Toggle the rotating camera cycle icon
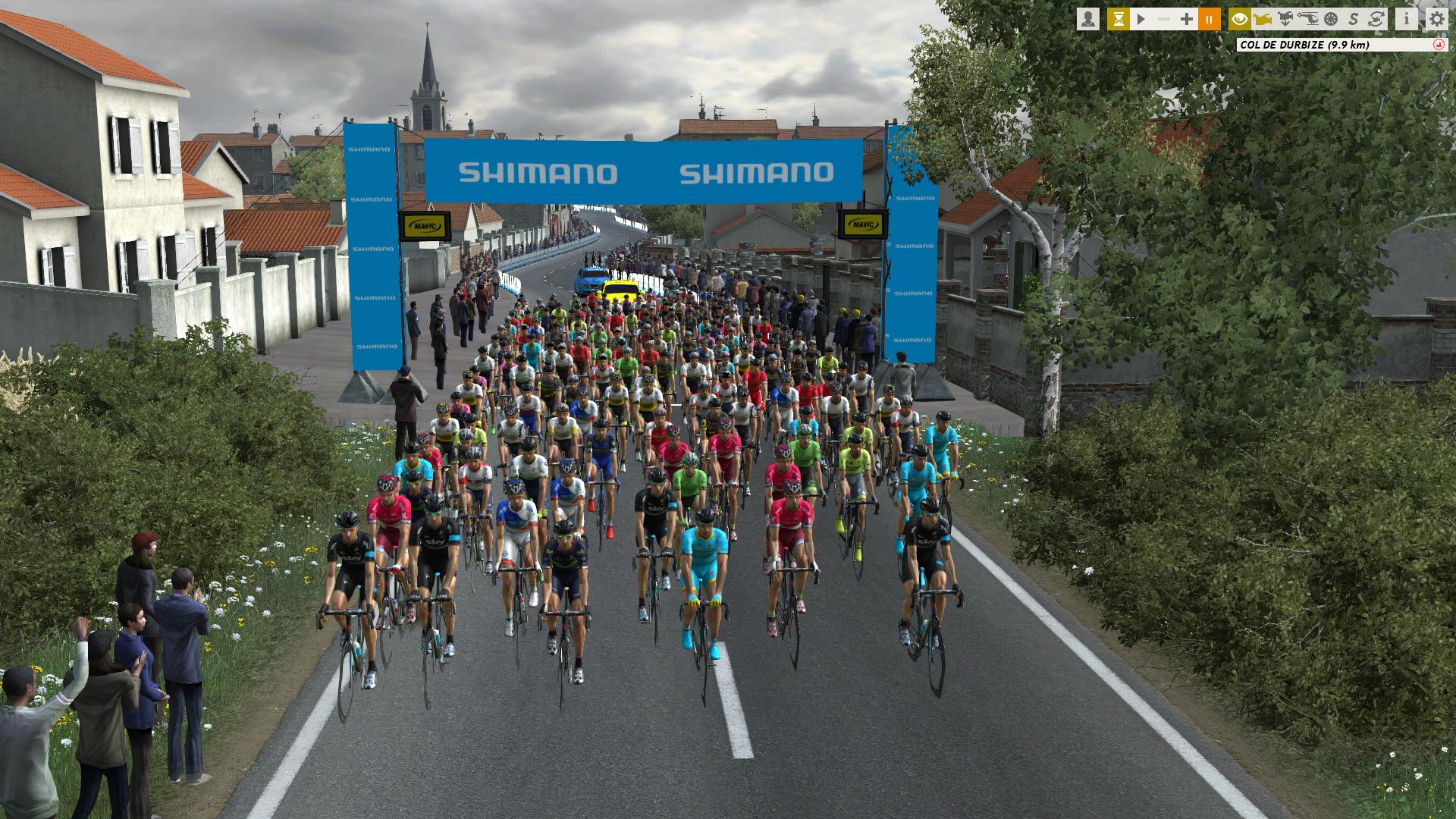The image size is (1456, 819). (x=1376, y=19)
